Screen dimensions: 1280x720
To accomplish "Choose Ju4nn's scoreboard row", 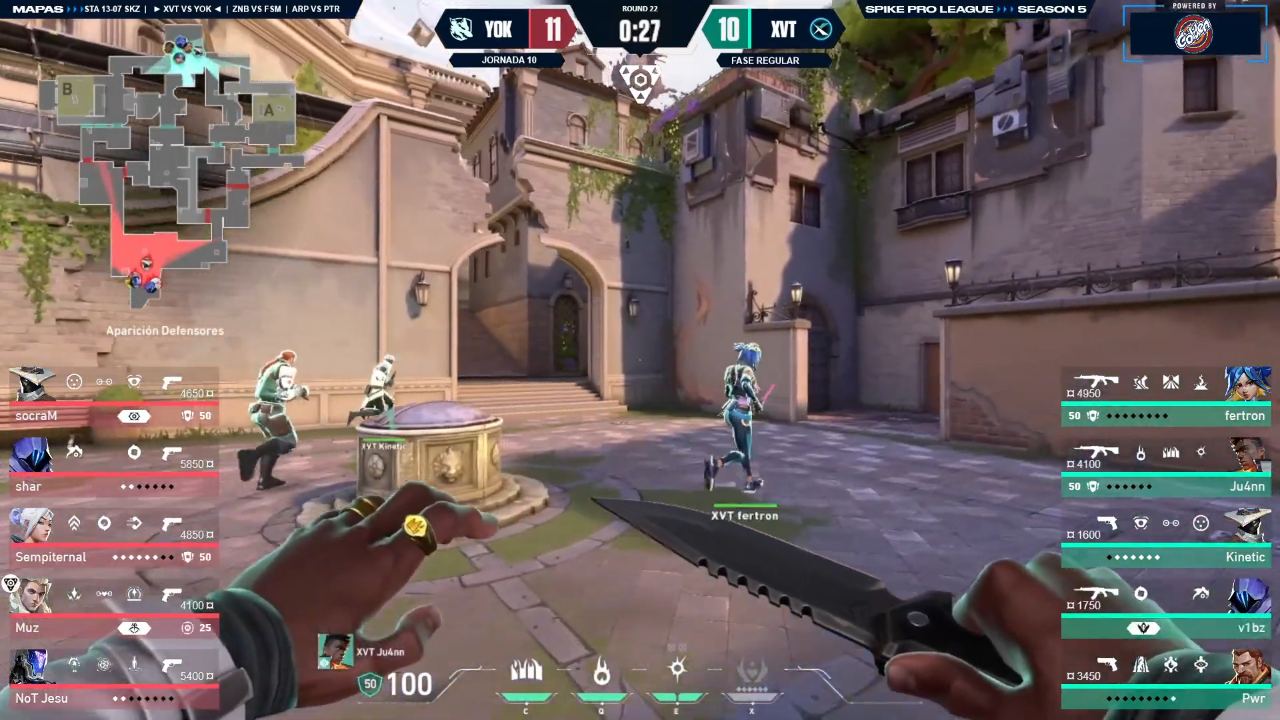I will click(x=1166, y=469).
